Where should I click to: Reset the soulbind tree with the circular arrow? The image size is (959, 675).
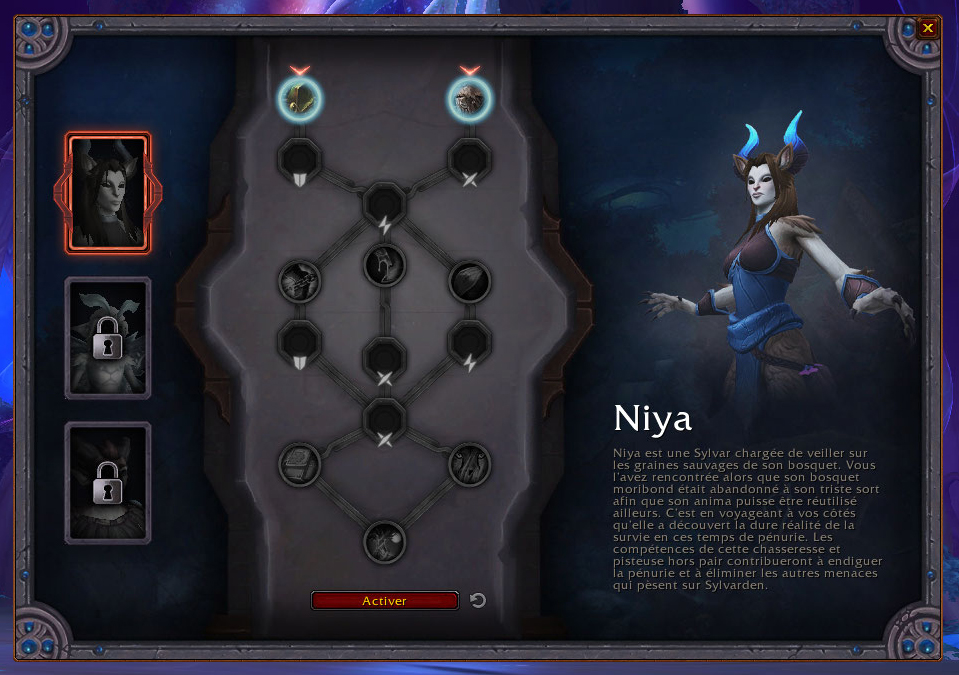pyautogui.click(x=478, y=600)
